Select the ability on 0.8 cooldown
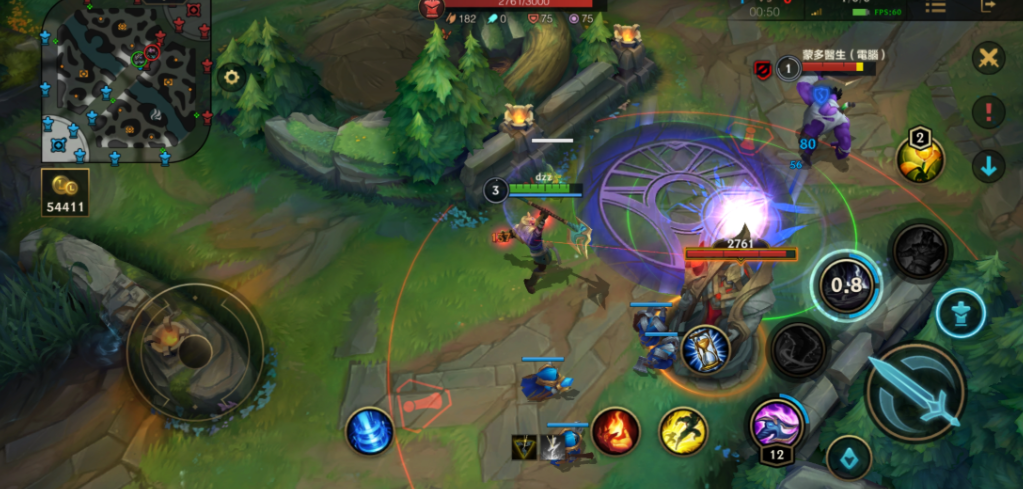Viewport: 1023px width, 489px height. point(846,285)
